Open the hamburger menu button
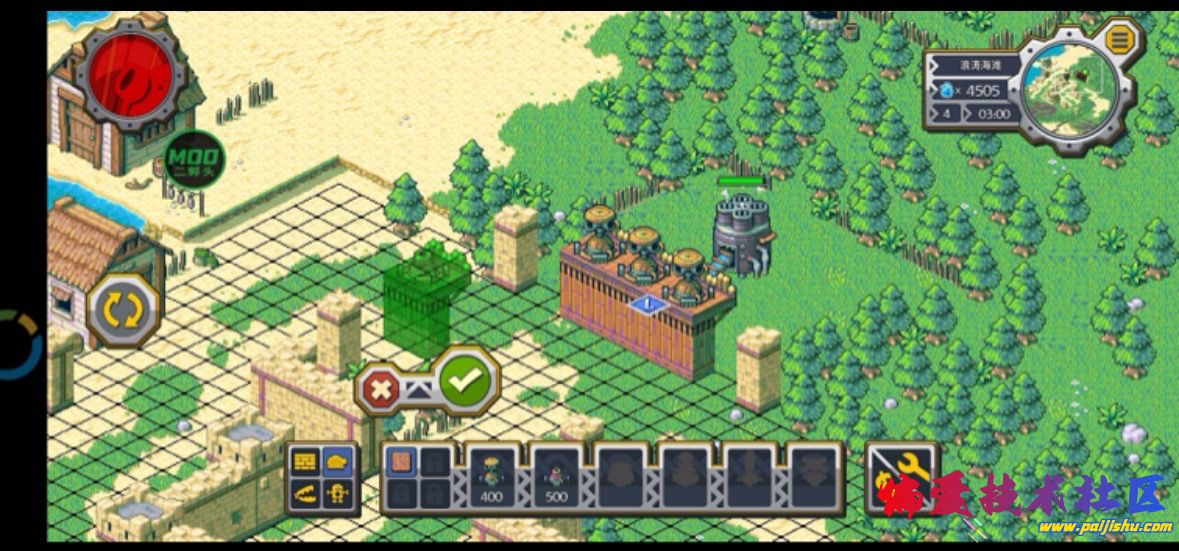The width and height of the screenshot is (1179, 551). tap(1121, 40)
